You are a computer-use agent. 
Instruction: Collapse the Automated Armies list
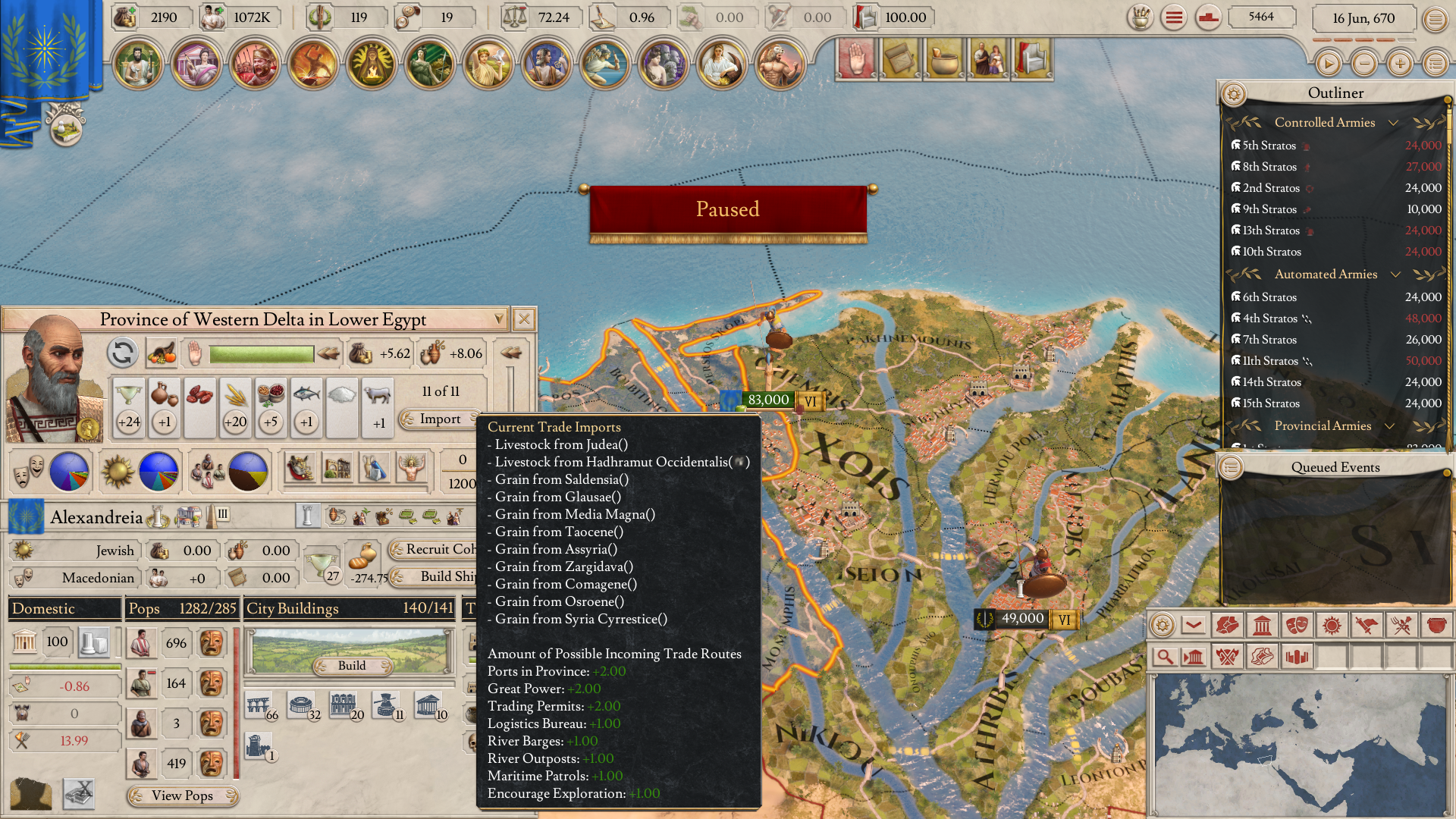pyautogui.click(x=1396, y=275)
